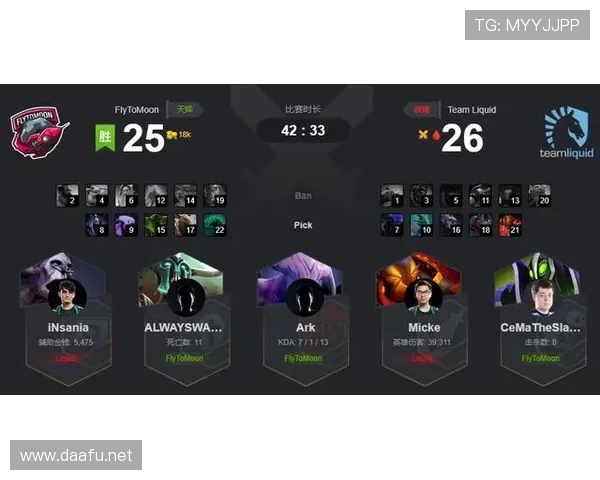This screenshot has width=600, height=480.
Task: Select the picked hero icon numbered 8
Action: 97,225
